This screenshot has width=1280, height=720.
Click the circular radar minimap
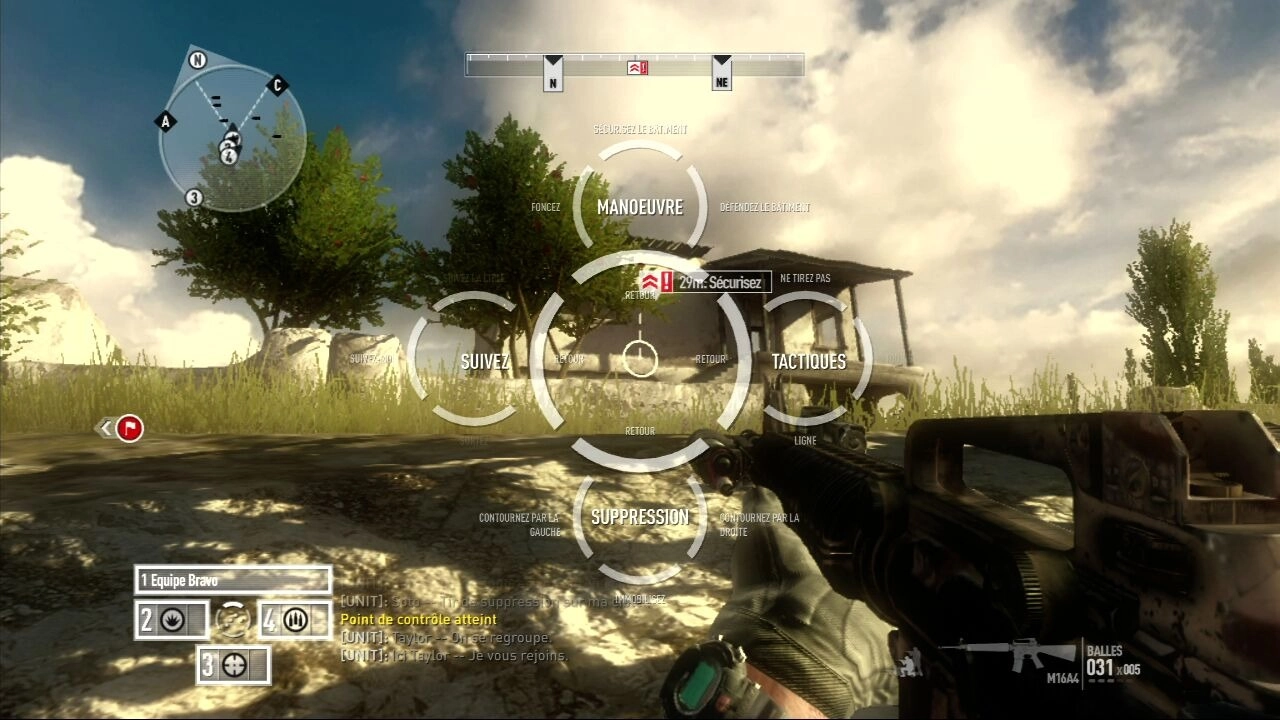tap(231, 138)
